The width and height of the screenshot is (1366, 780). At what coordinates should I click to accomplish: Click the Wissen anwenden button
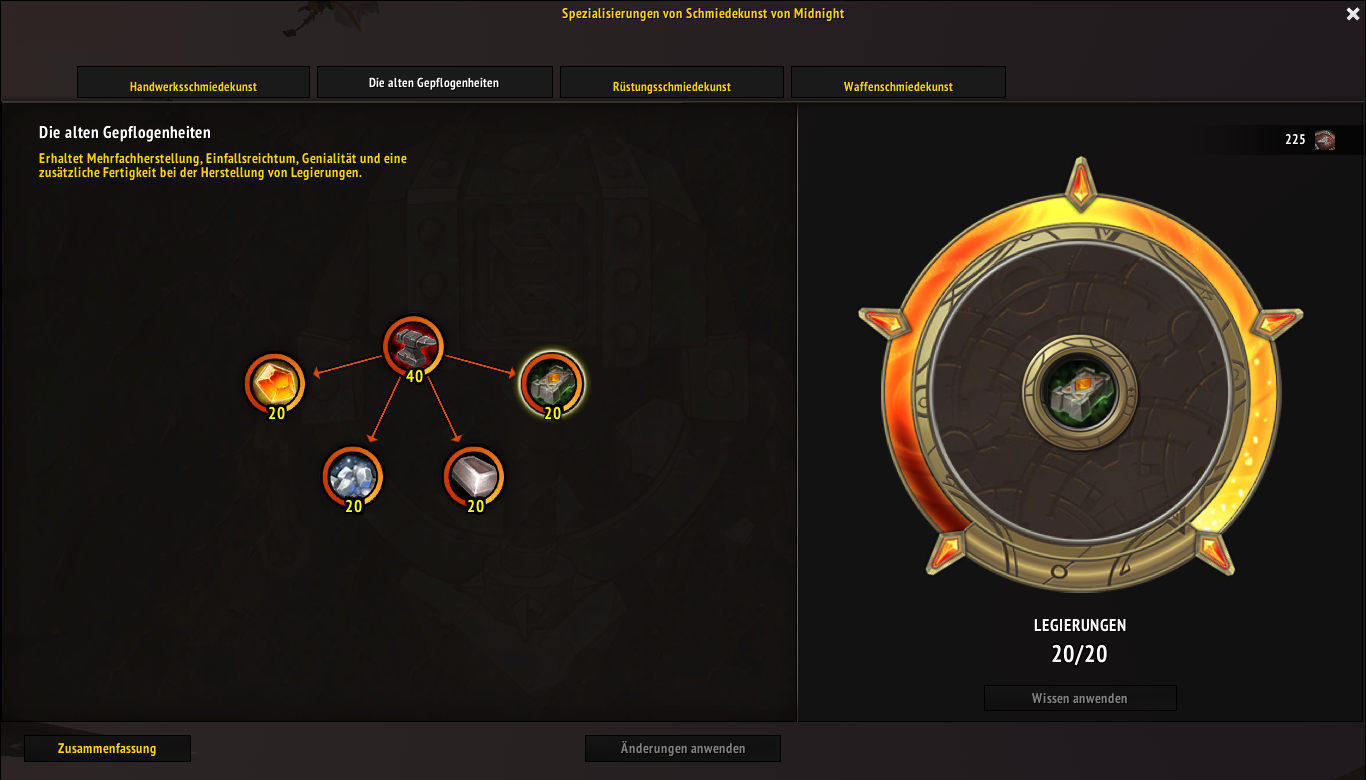pos(1080,698)
